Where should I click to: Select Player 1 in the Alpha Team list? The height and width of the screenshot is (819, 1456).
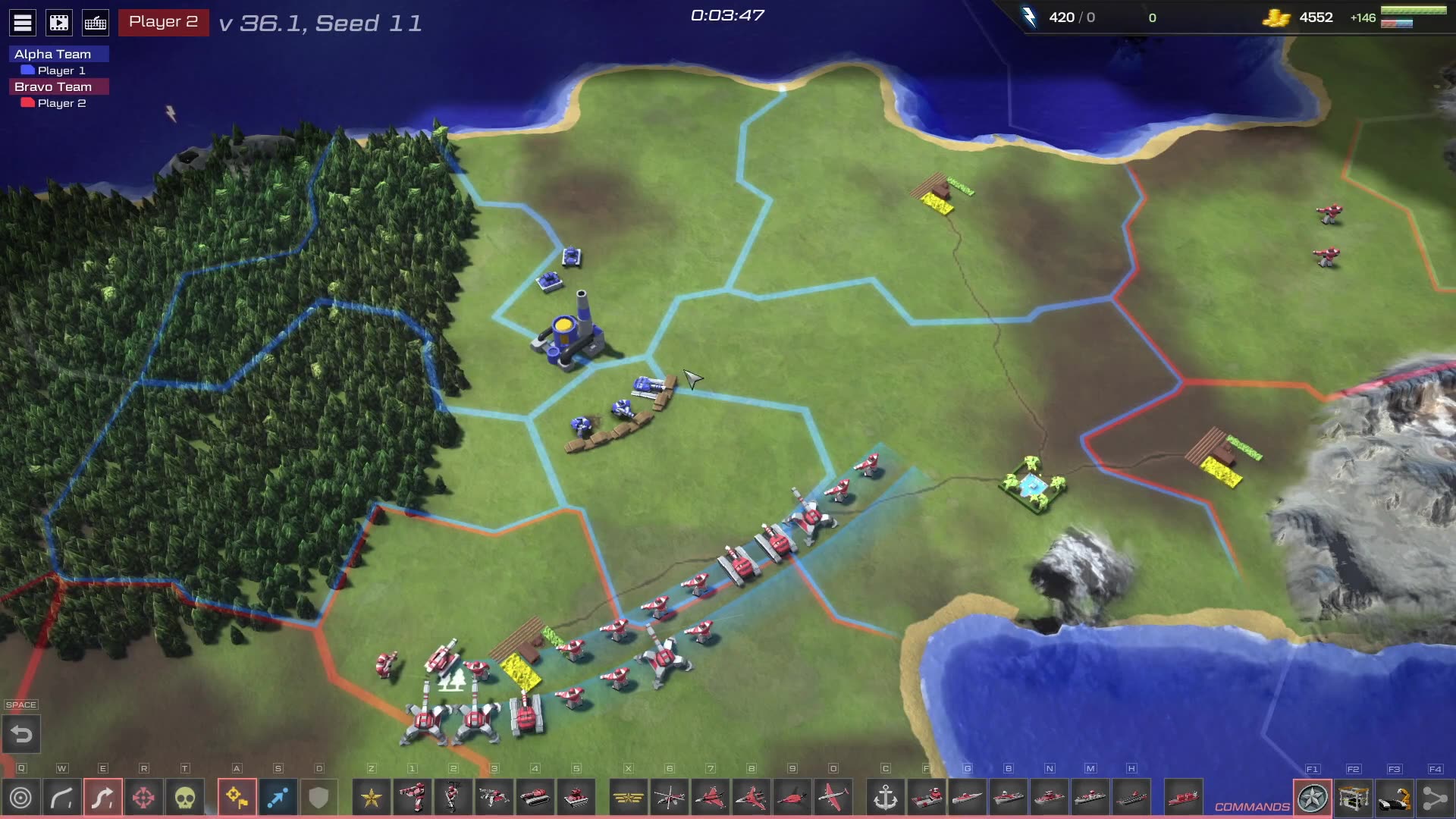coord(61,71)
